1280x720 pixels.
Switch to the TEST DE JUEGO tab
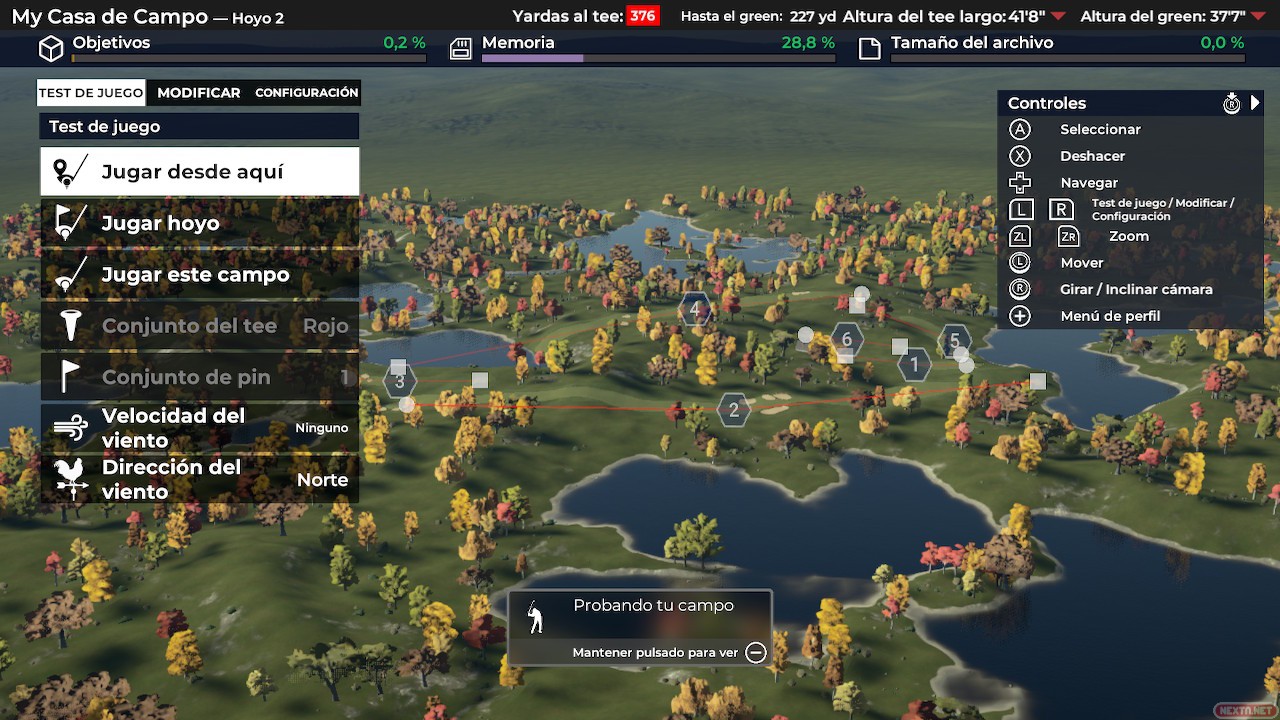pos(91,93)
